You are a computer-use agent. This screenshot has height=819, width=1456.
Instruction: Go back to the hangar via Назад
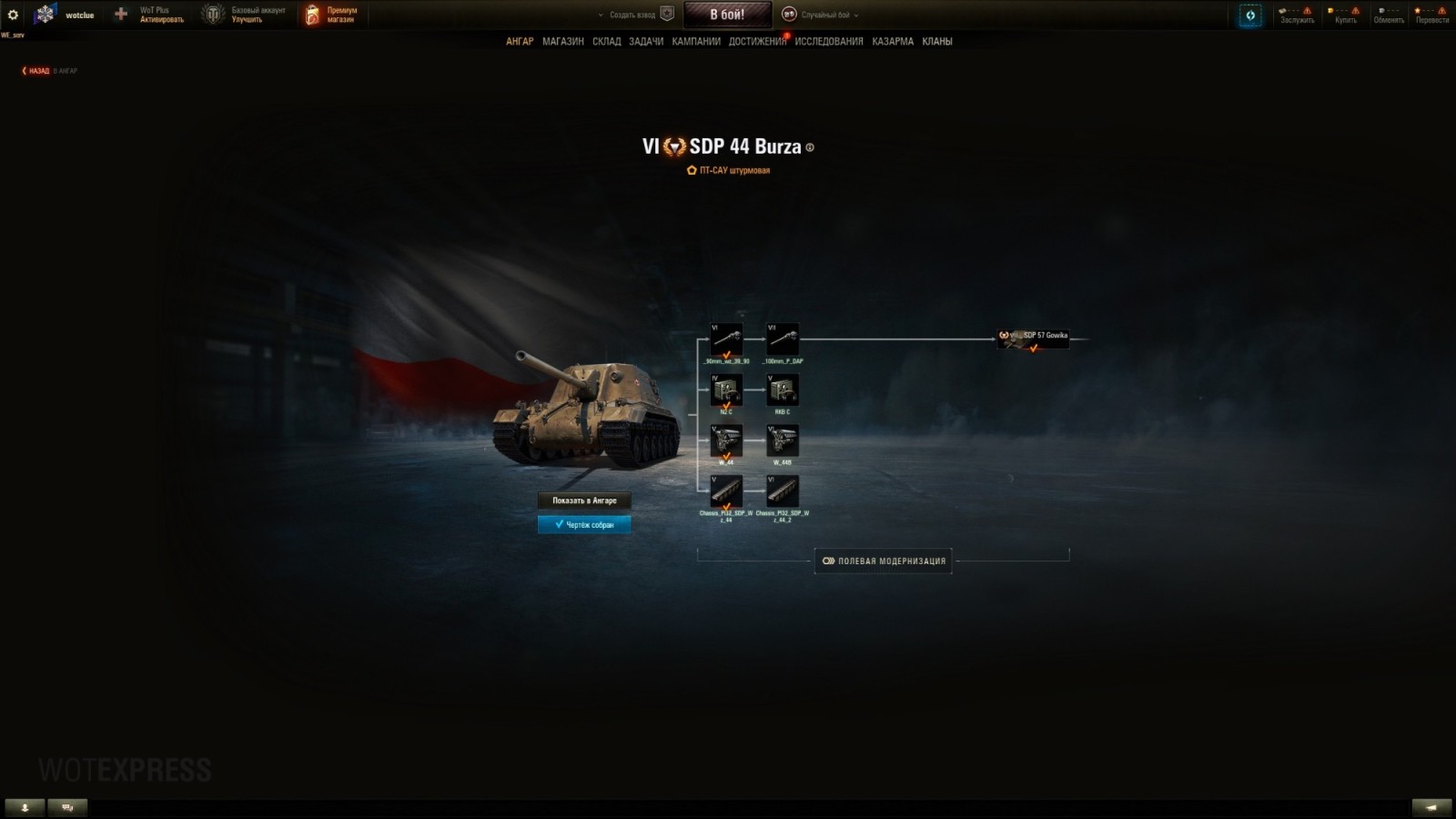click(37, 71)
